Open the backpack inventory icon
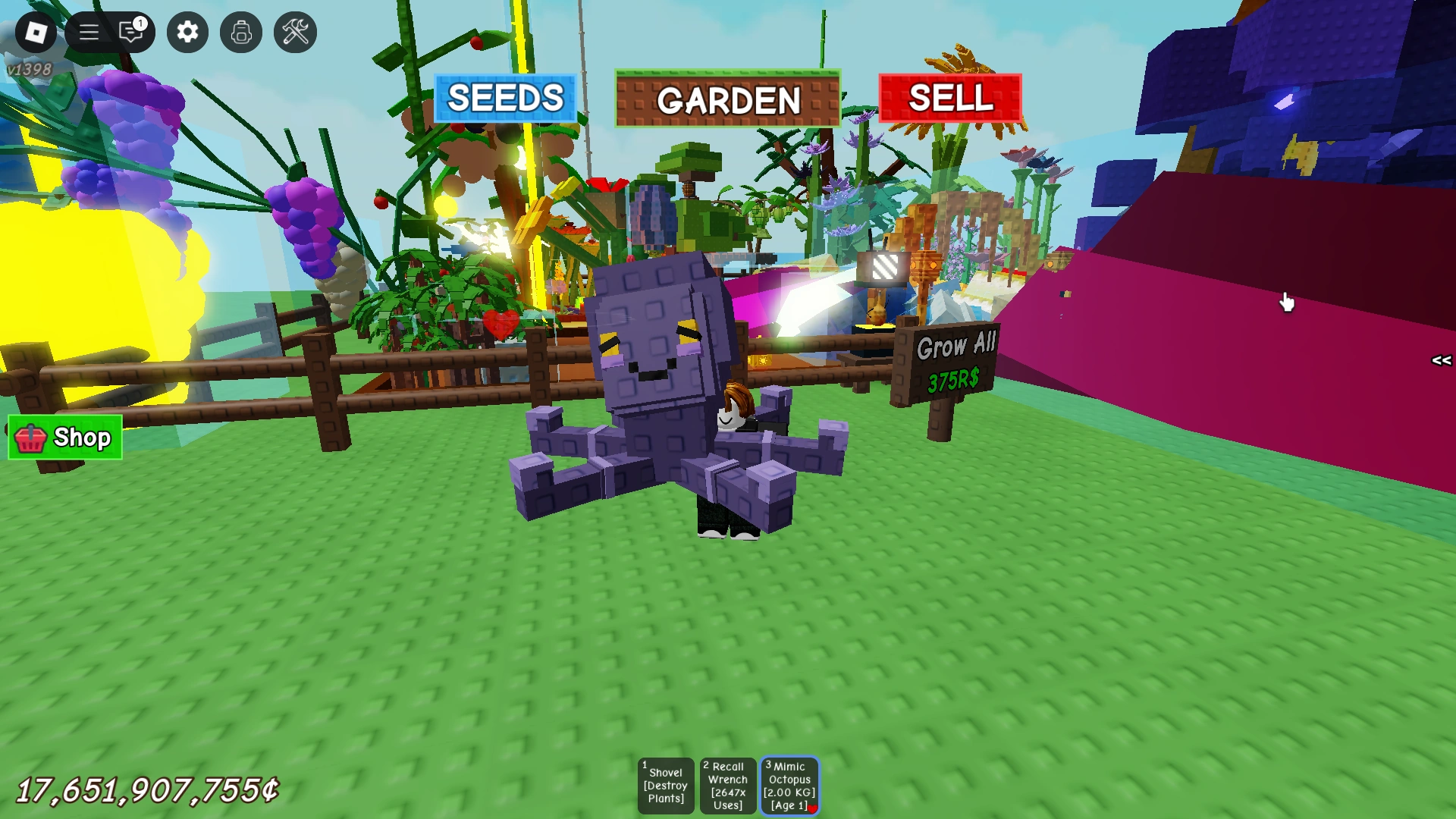This screenshot has width=1456, height=819. [240, 32]
